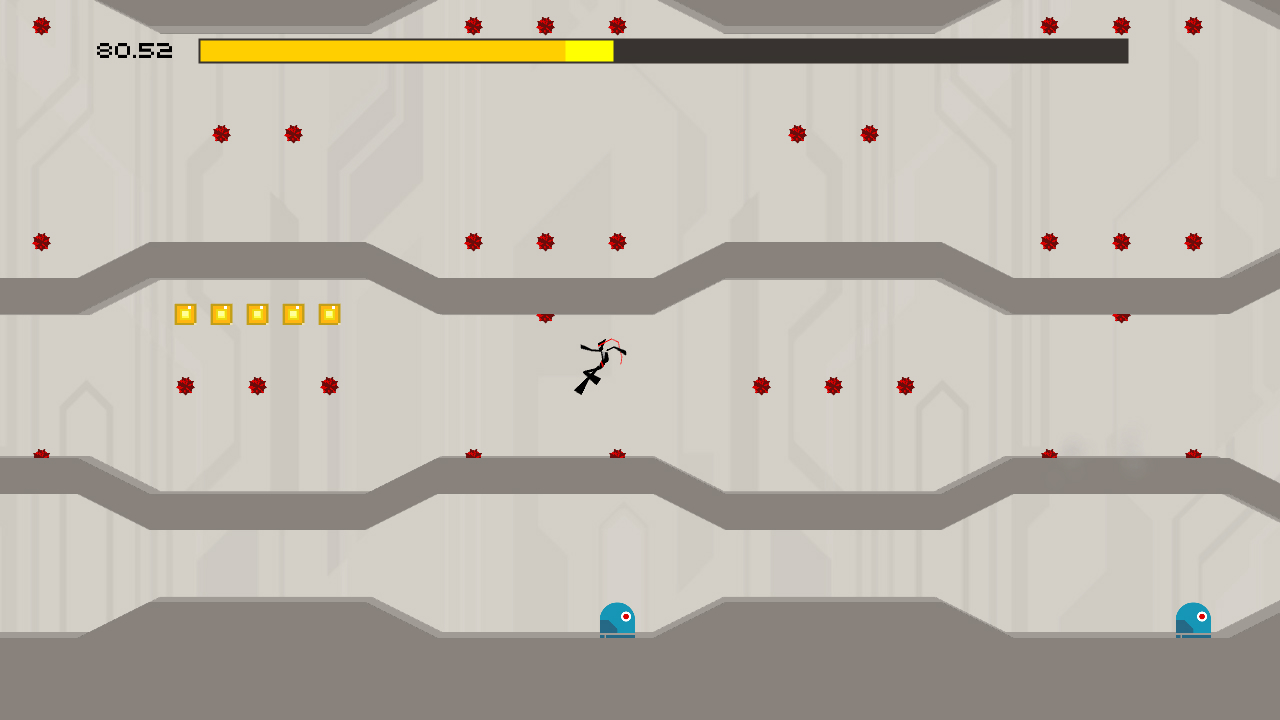Click the first gold coin in the row
1280x720 pixels.
click(184, 313)
